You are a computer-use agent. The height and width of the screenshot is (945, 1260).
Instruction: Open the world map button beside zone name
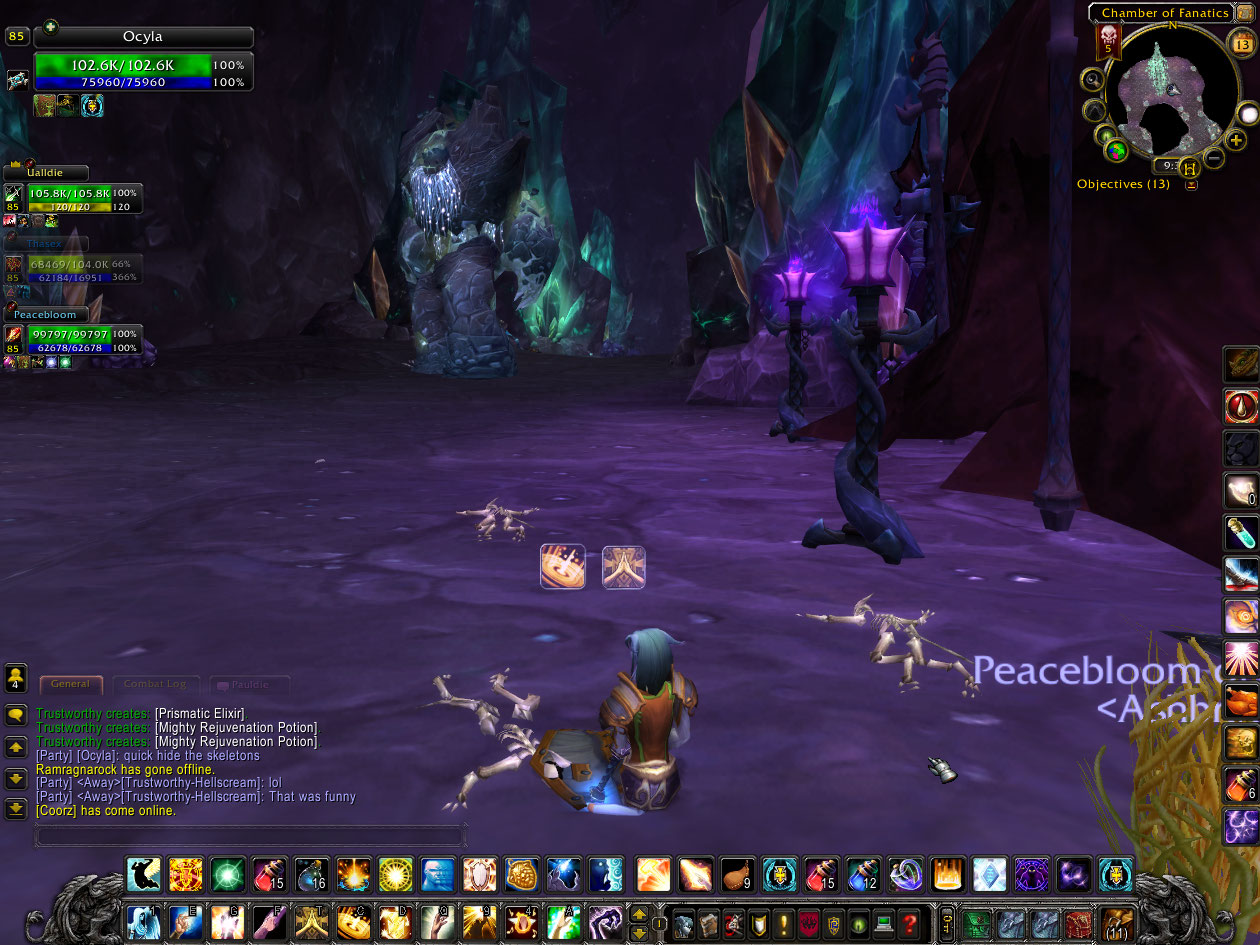pyautogui.click(x=1244, y=13)
